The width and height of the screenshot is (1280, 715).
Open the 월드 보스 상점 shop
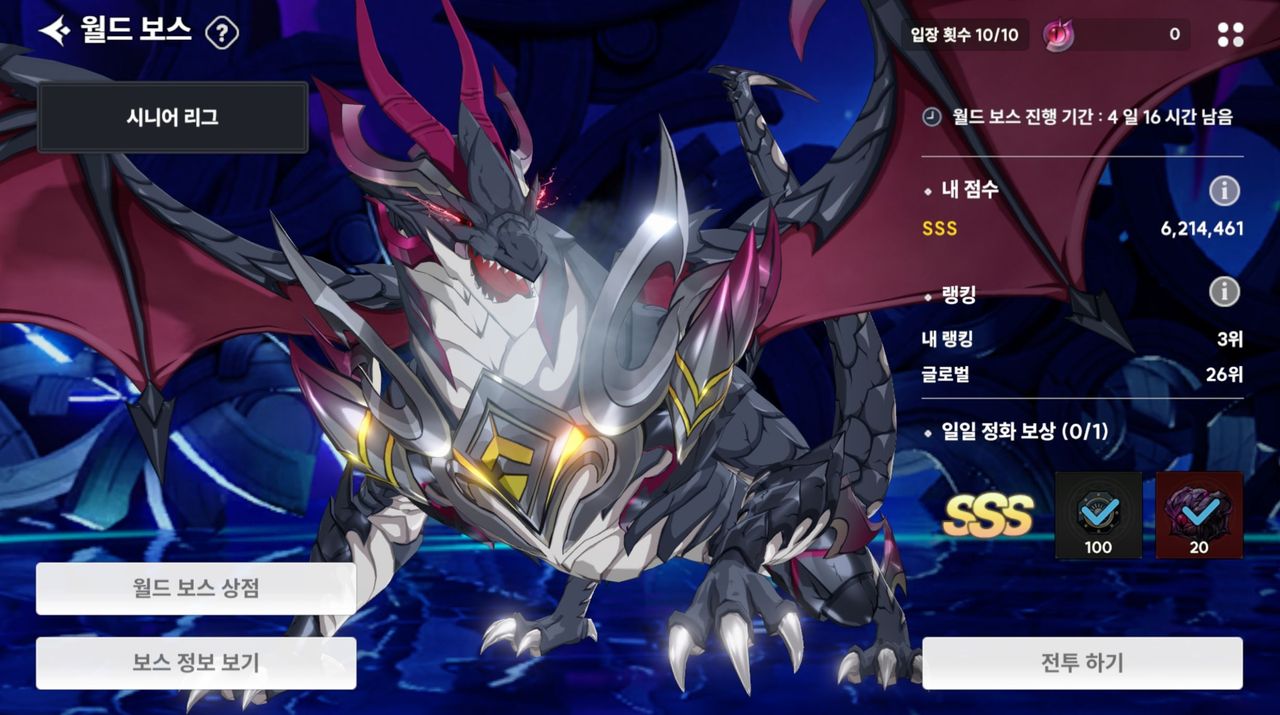196,588
